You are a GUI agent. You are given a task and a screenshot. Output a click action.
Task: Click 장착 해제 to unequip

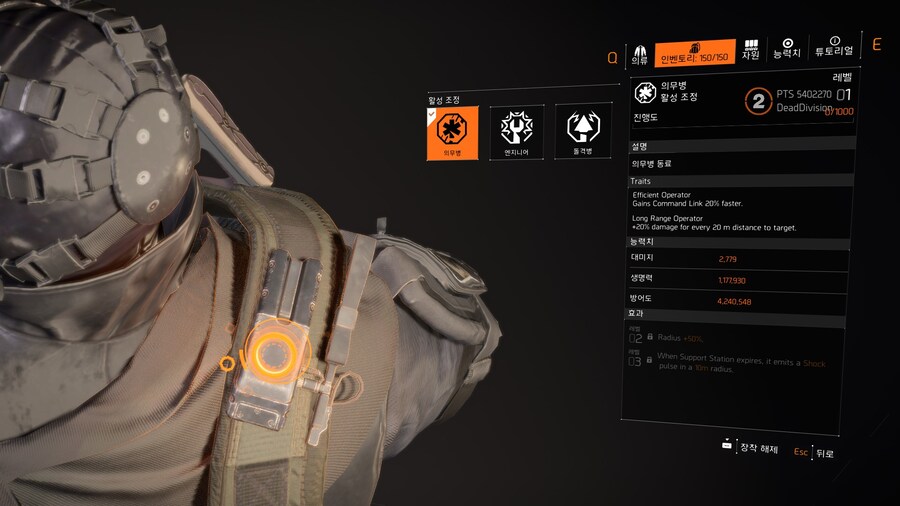tap(749, 449)
